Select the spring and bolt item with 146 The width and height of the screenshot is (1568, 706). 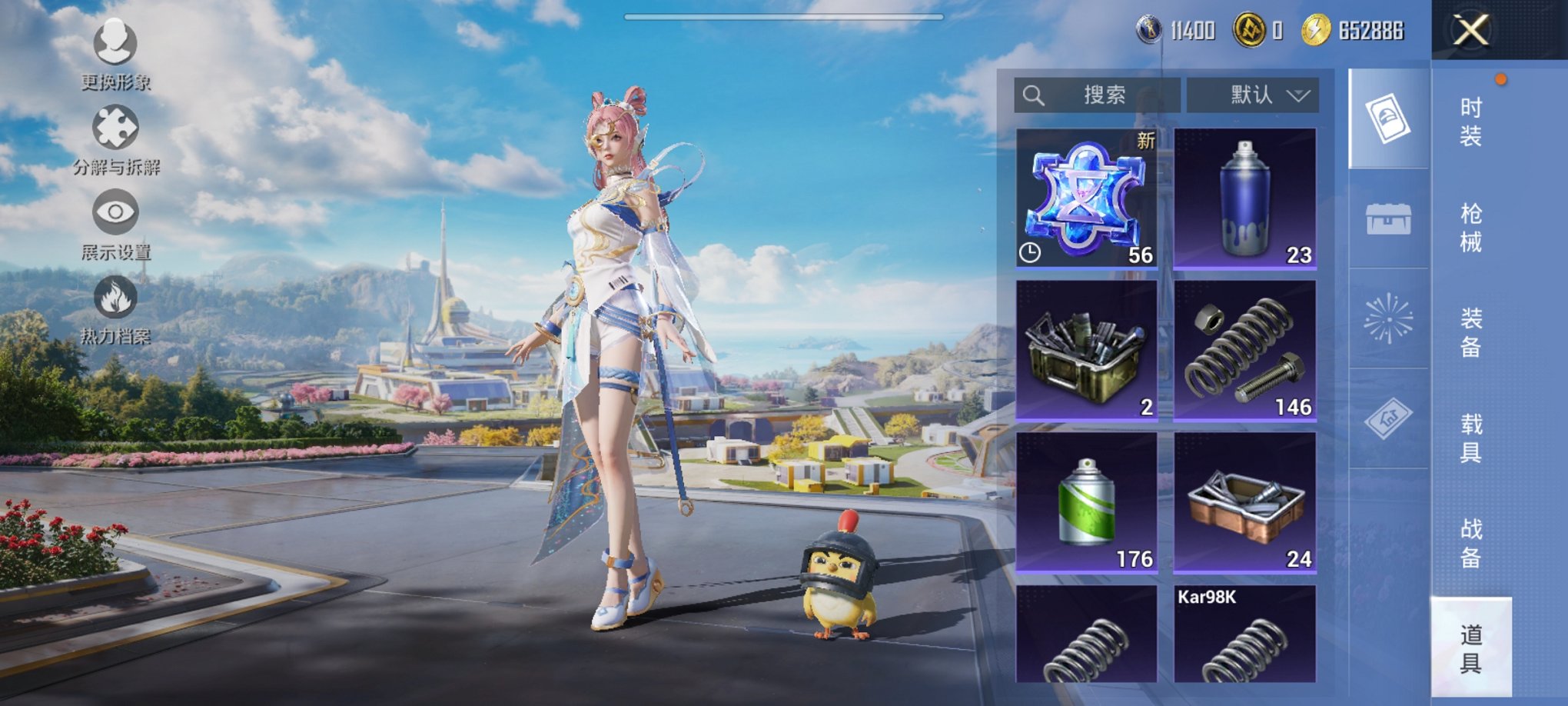click(x=1244, y=350)
